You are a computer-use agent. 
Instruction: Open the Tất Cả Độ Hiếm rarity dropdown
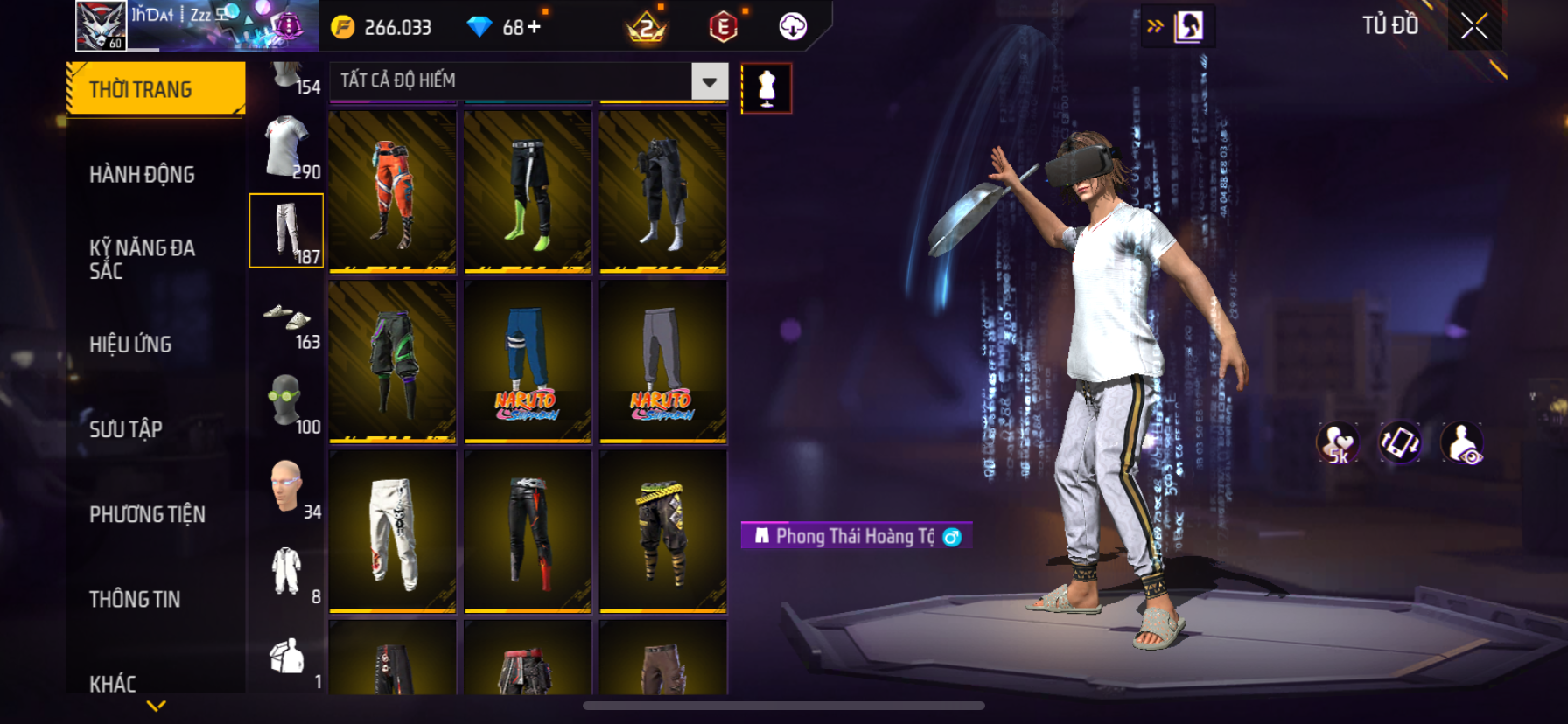pos(709,81)
